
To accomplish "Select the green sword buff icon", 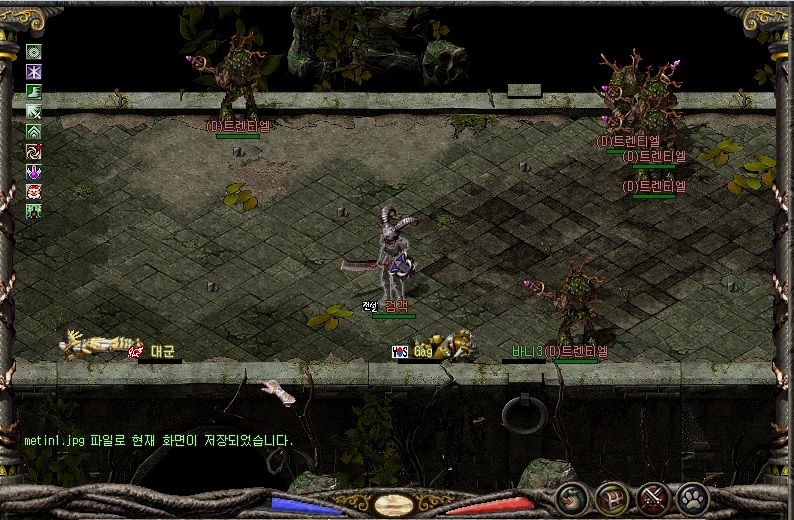I will (x=34, y=112).
